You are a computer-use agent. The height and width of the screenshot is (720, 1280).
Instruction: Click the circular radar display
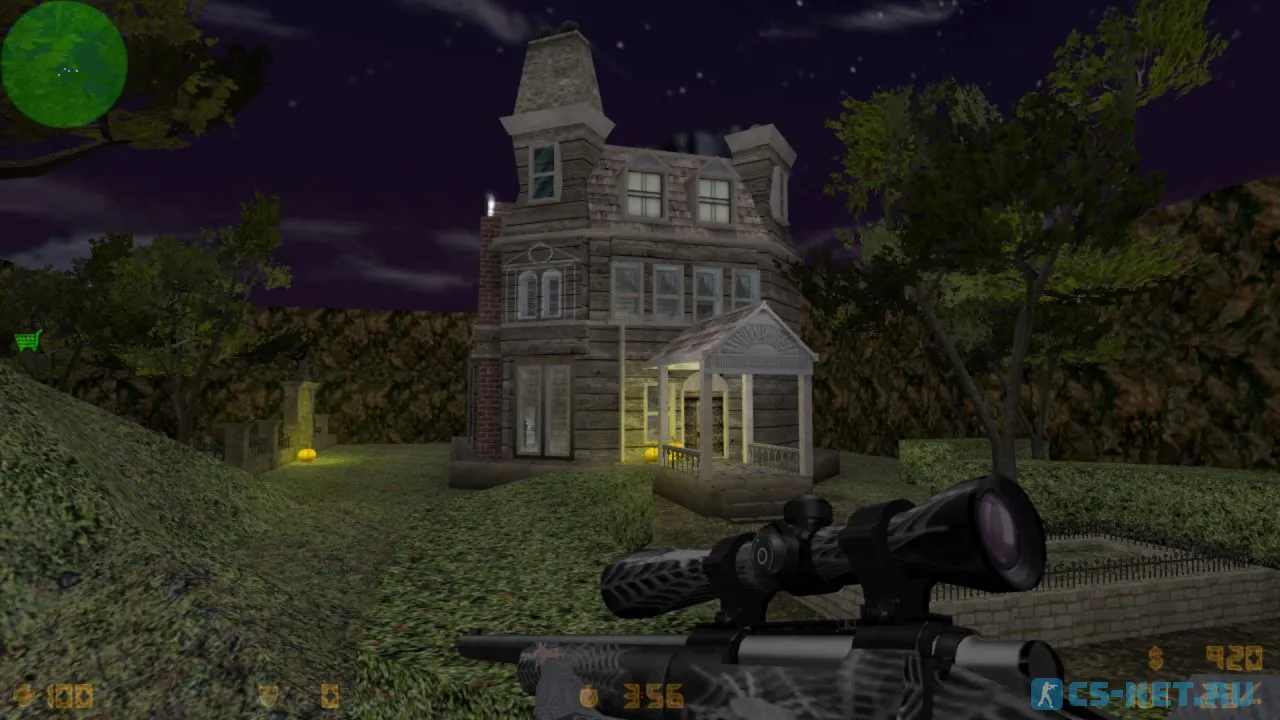click(x=62, y=62)
